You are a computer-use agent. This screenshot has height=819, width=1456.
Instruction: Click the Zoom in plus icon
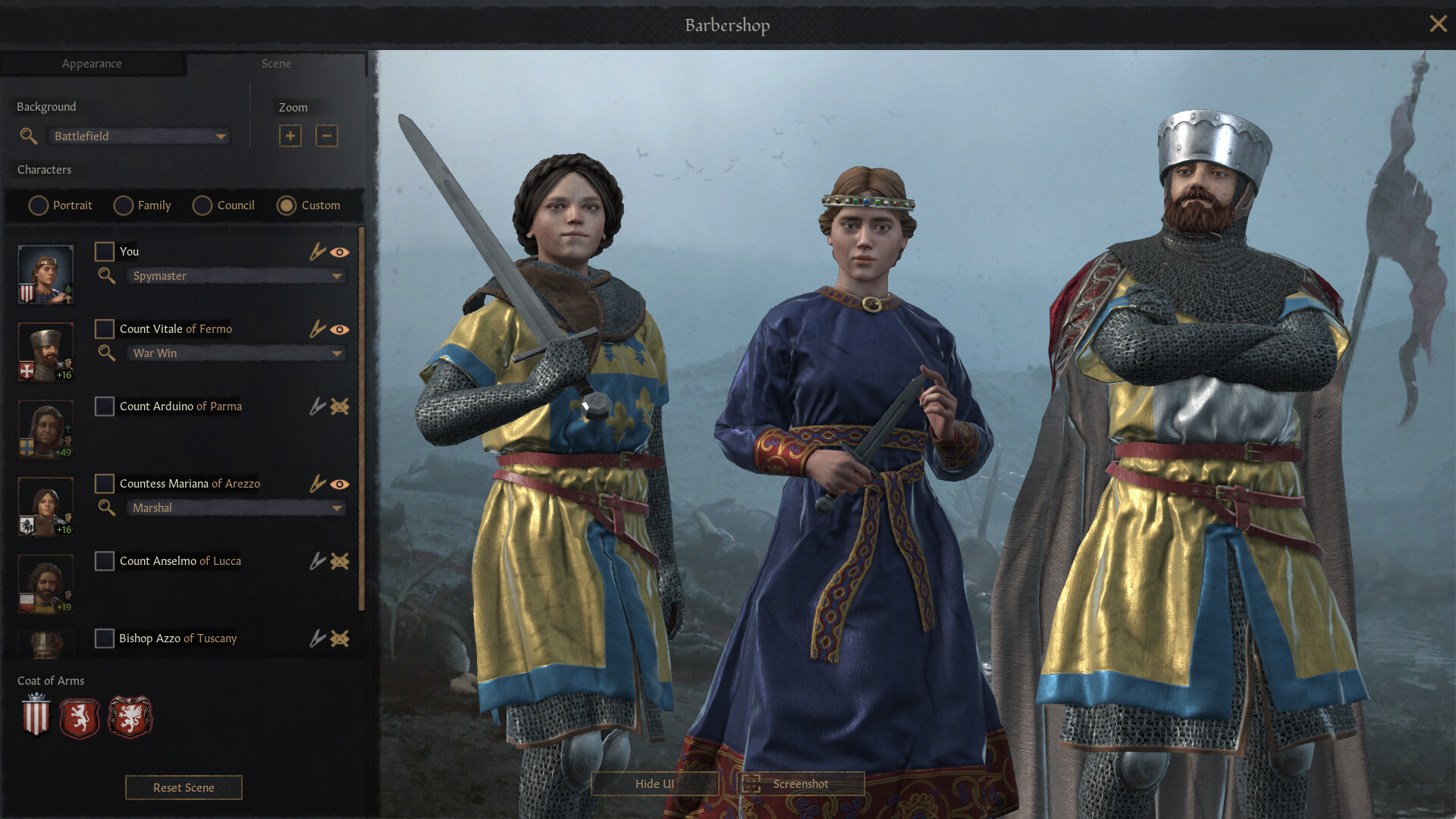290,136
